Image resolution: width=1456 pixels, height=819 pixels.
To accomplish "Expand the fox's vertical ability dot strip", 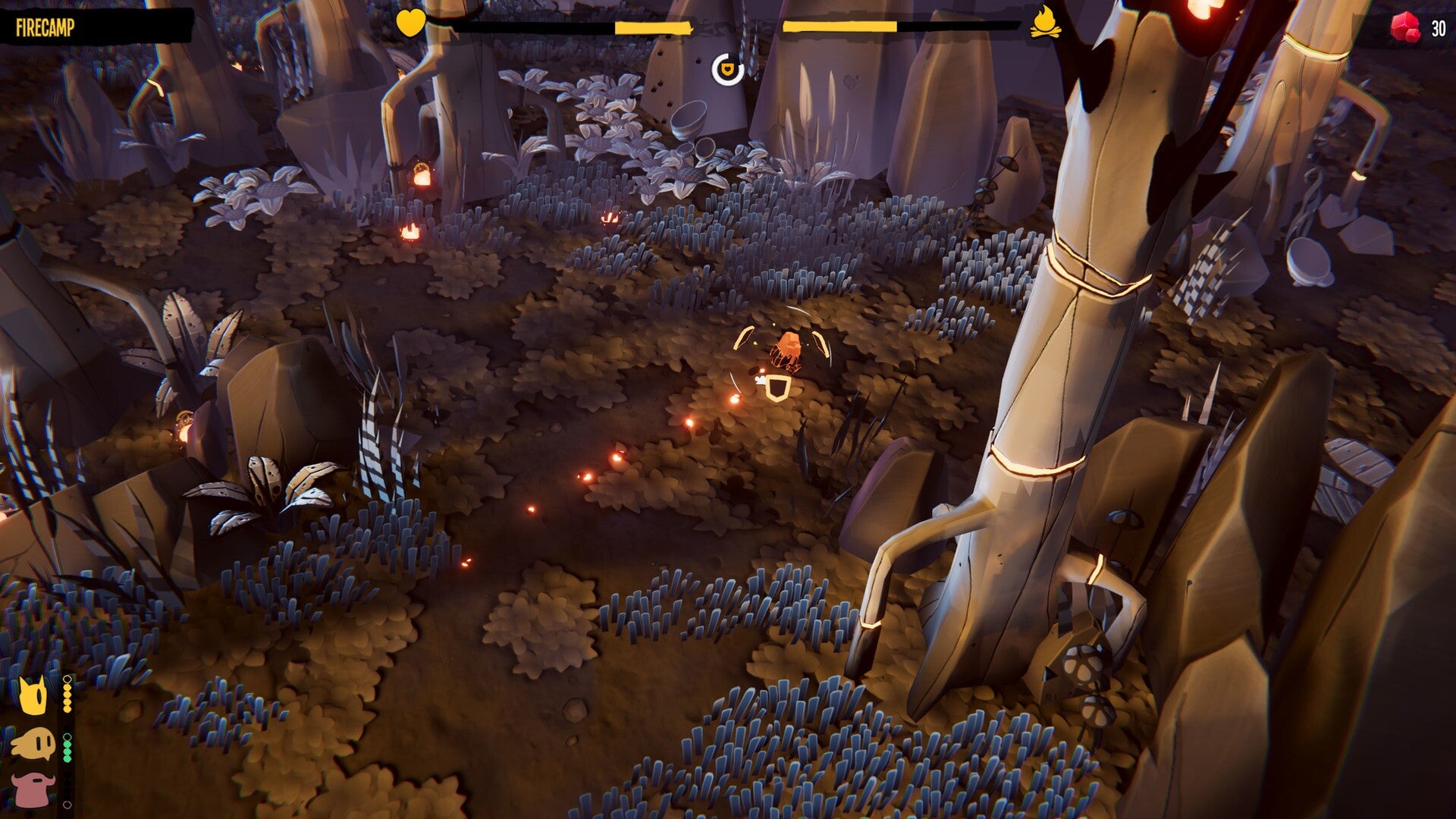I will tap(67, 696).
